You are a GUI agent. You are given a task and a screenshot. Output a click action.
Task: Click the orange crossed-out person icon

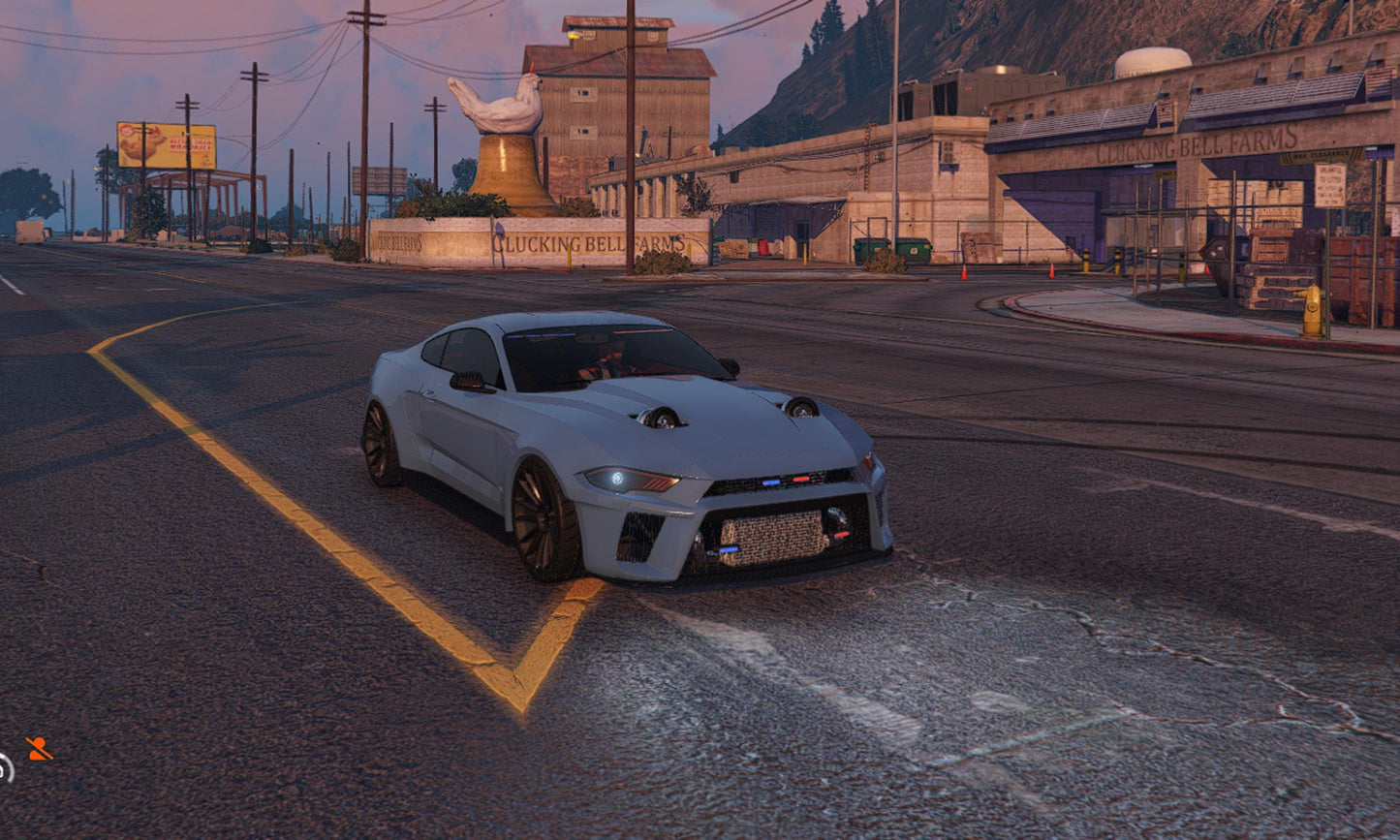point(39,748)
